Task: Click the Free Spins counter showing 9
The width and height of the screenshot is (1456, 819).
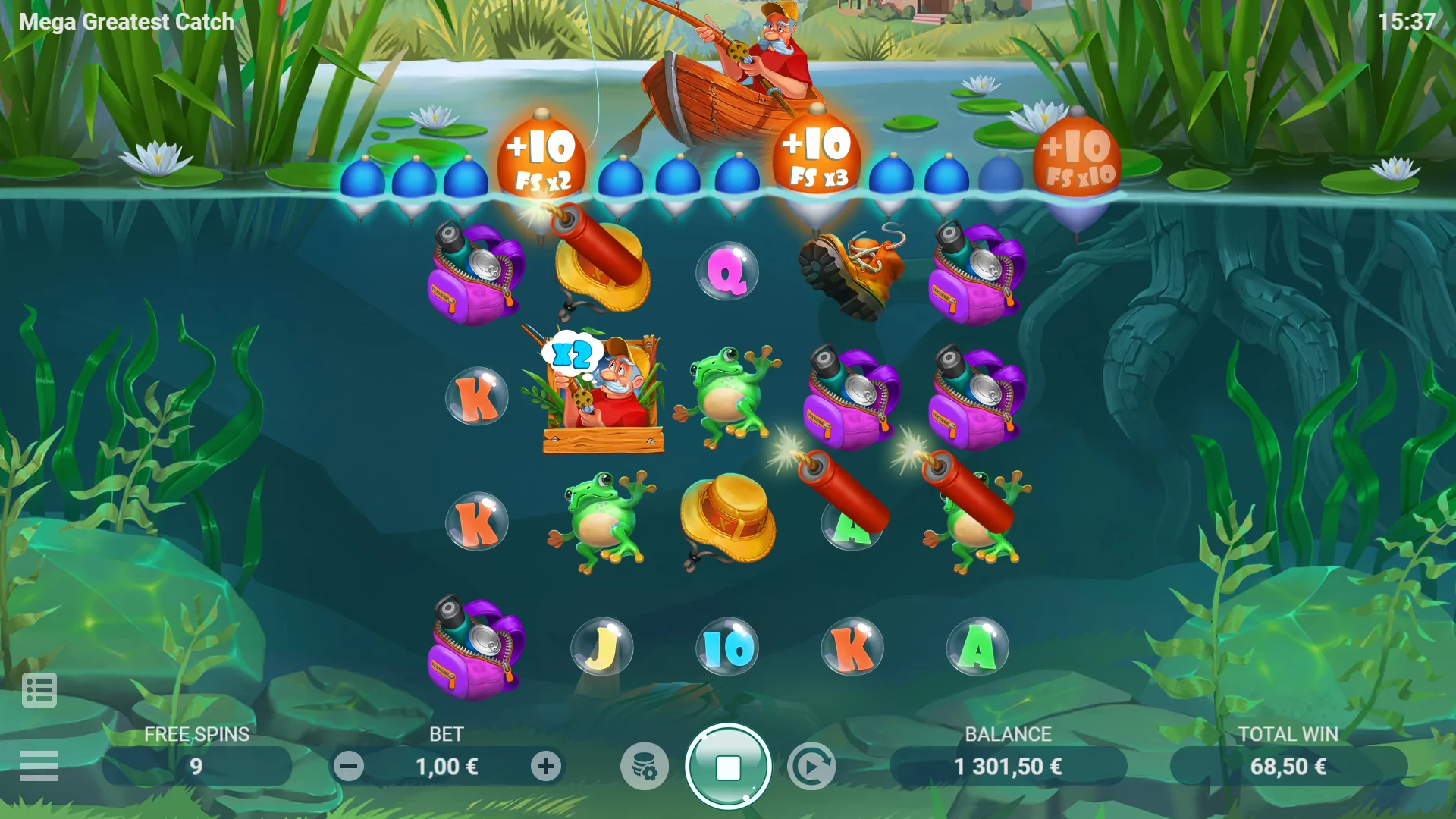Action: click(197, 766)
